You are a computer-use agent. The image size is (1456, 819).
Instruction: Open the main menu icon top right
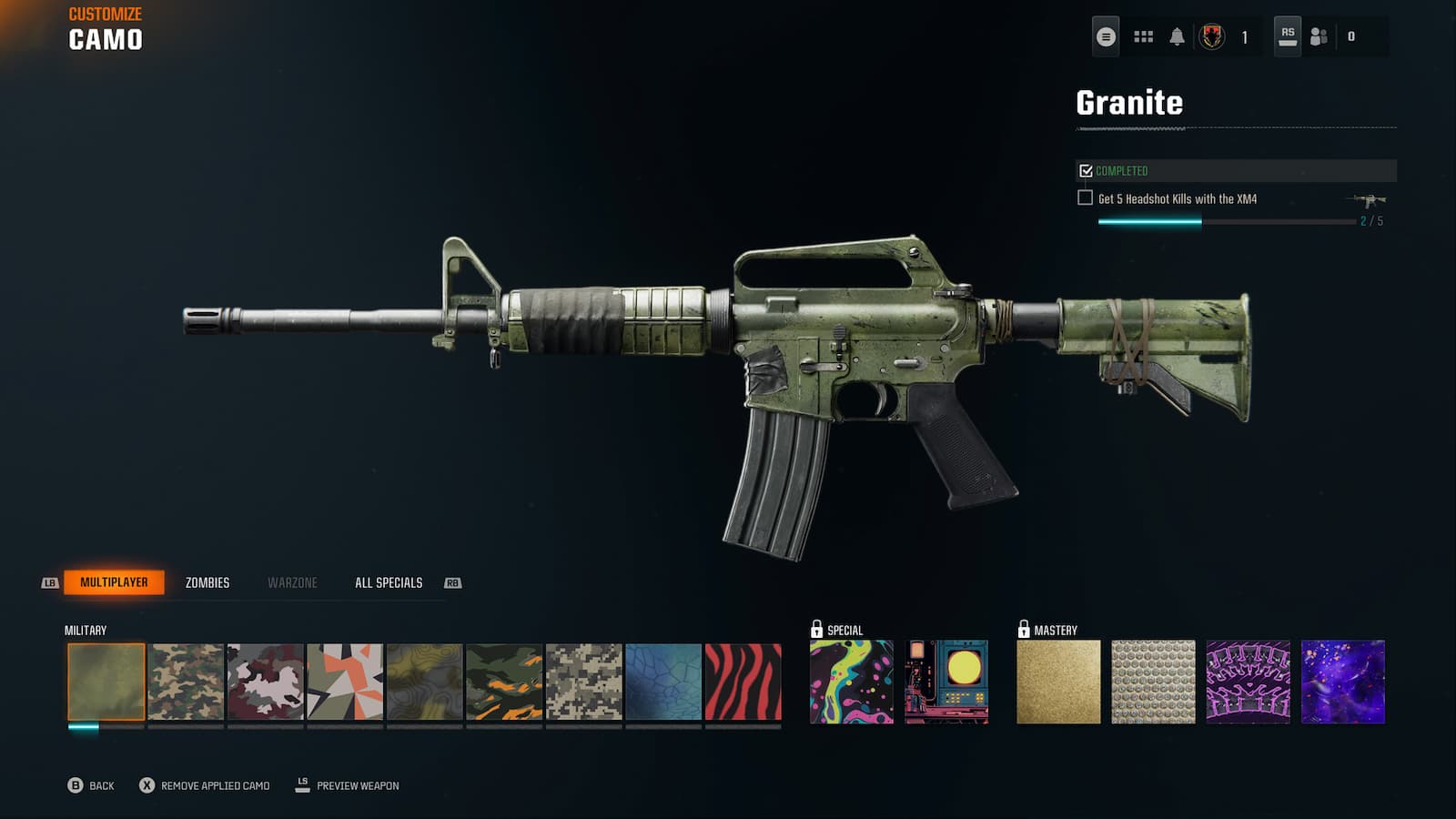click(1105, 37)
